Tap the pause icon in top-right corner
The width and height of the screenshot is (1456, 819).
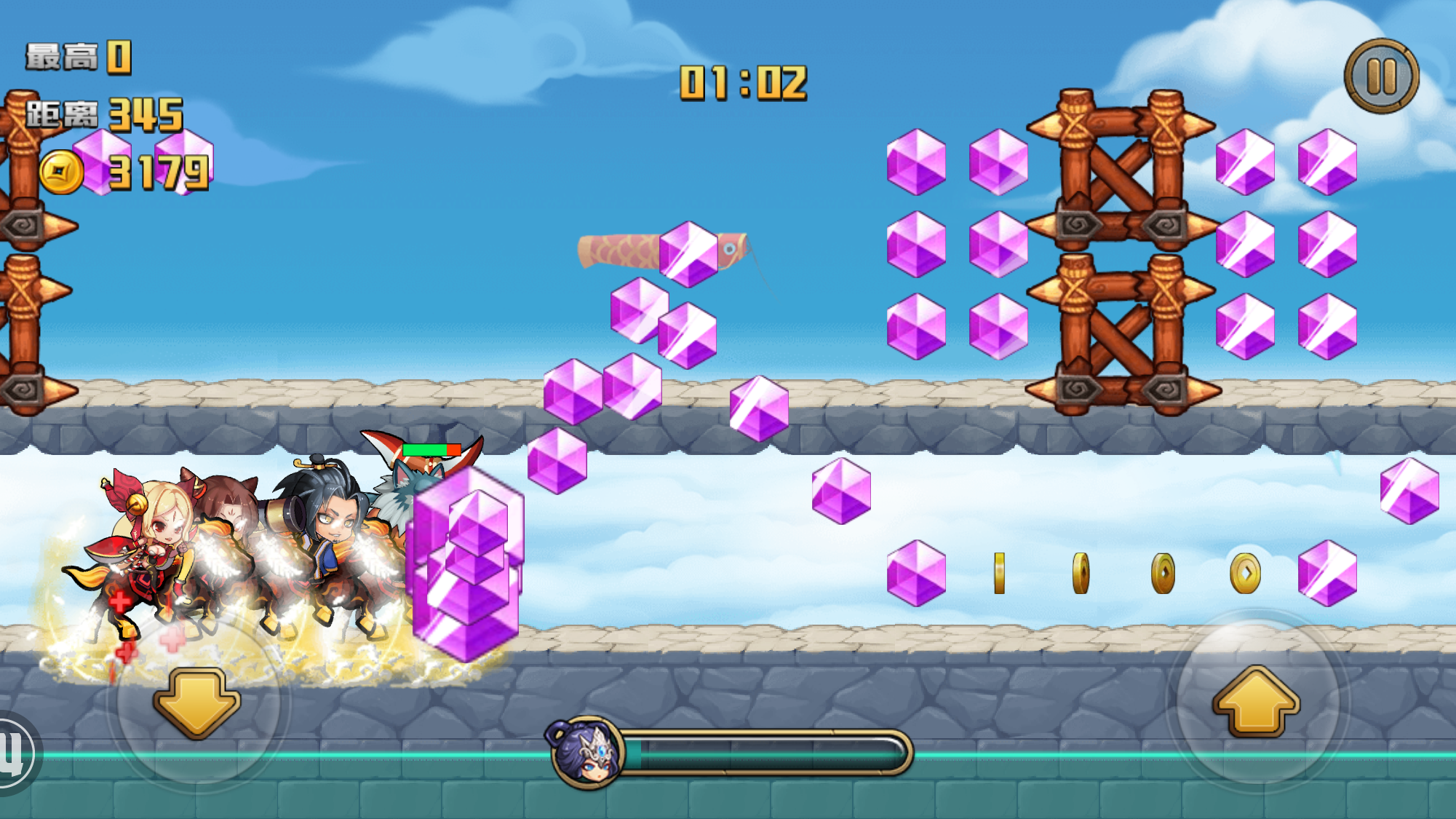(1381, 74)
